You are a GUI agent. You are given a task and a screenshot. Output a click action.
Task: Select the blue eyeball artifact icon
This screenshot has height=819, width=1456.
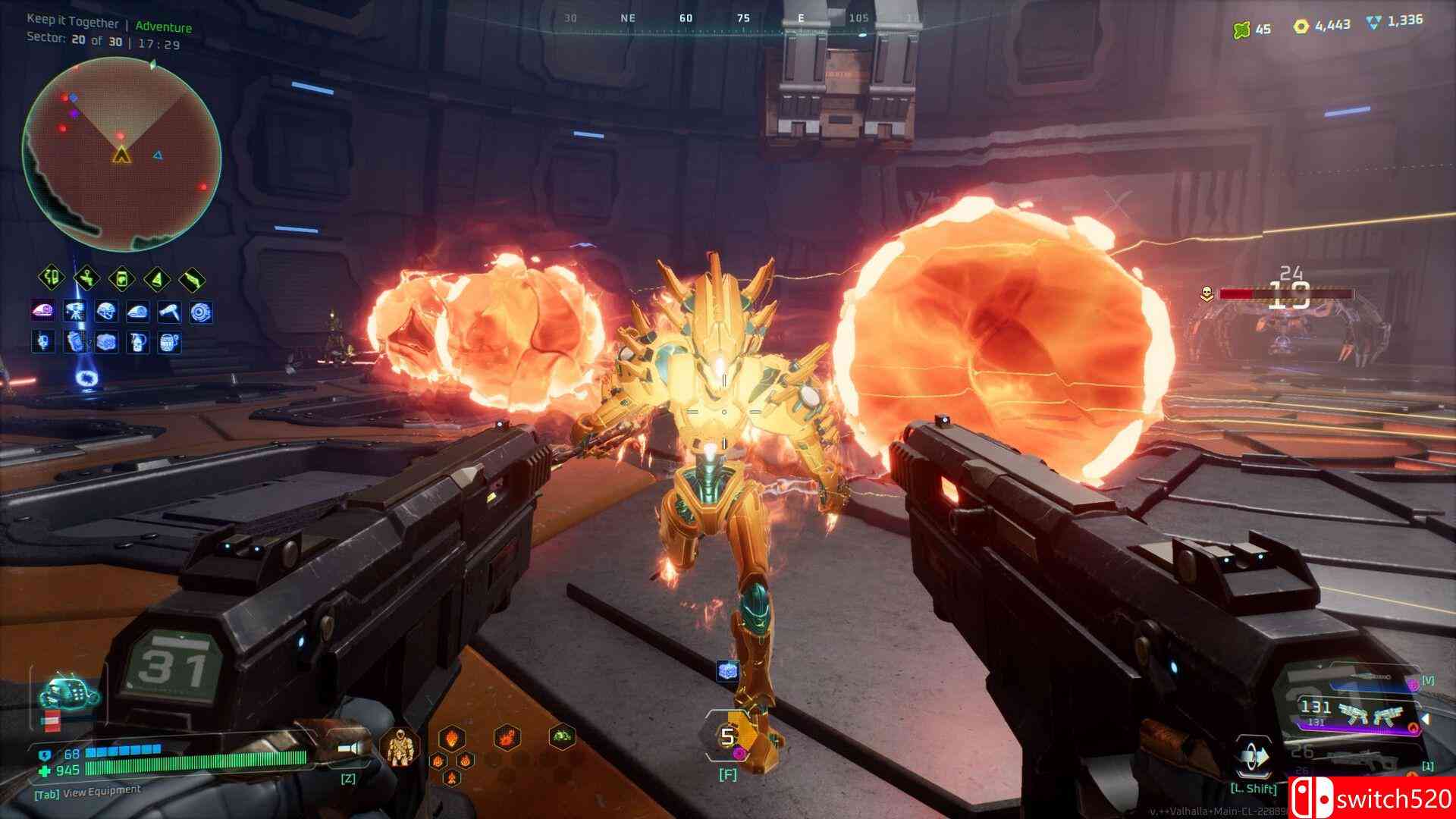click(x=202, y=312)
